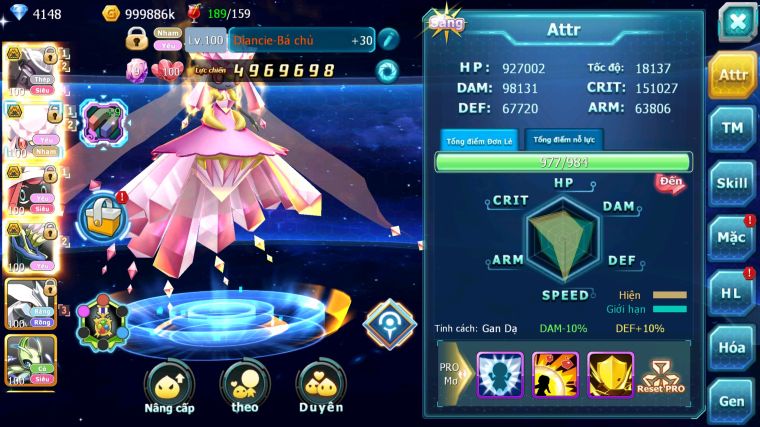The height and width of the screenshot is (427, 760).
Task: Open the Skill tab
Action: [x=732, y=183]
